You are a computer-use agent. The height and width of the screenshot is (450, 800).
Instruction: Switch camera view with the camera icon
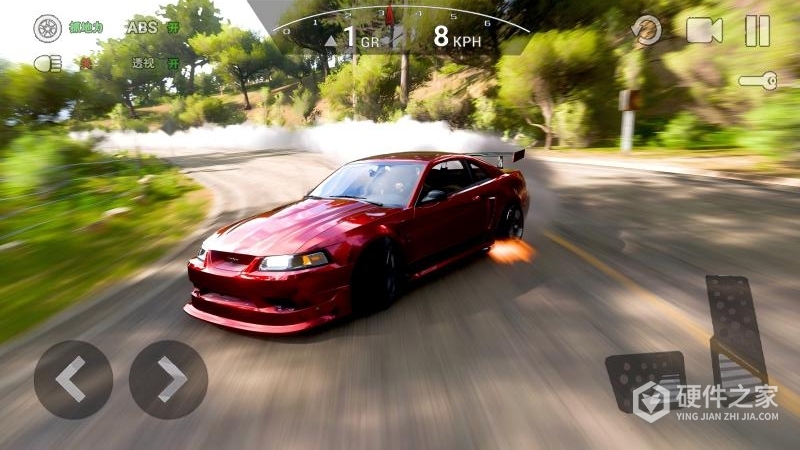[704, 30]
